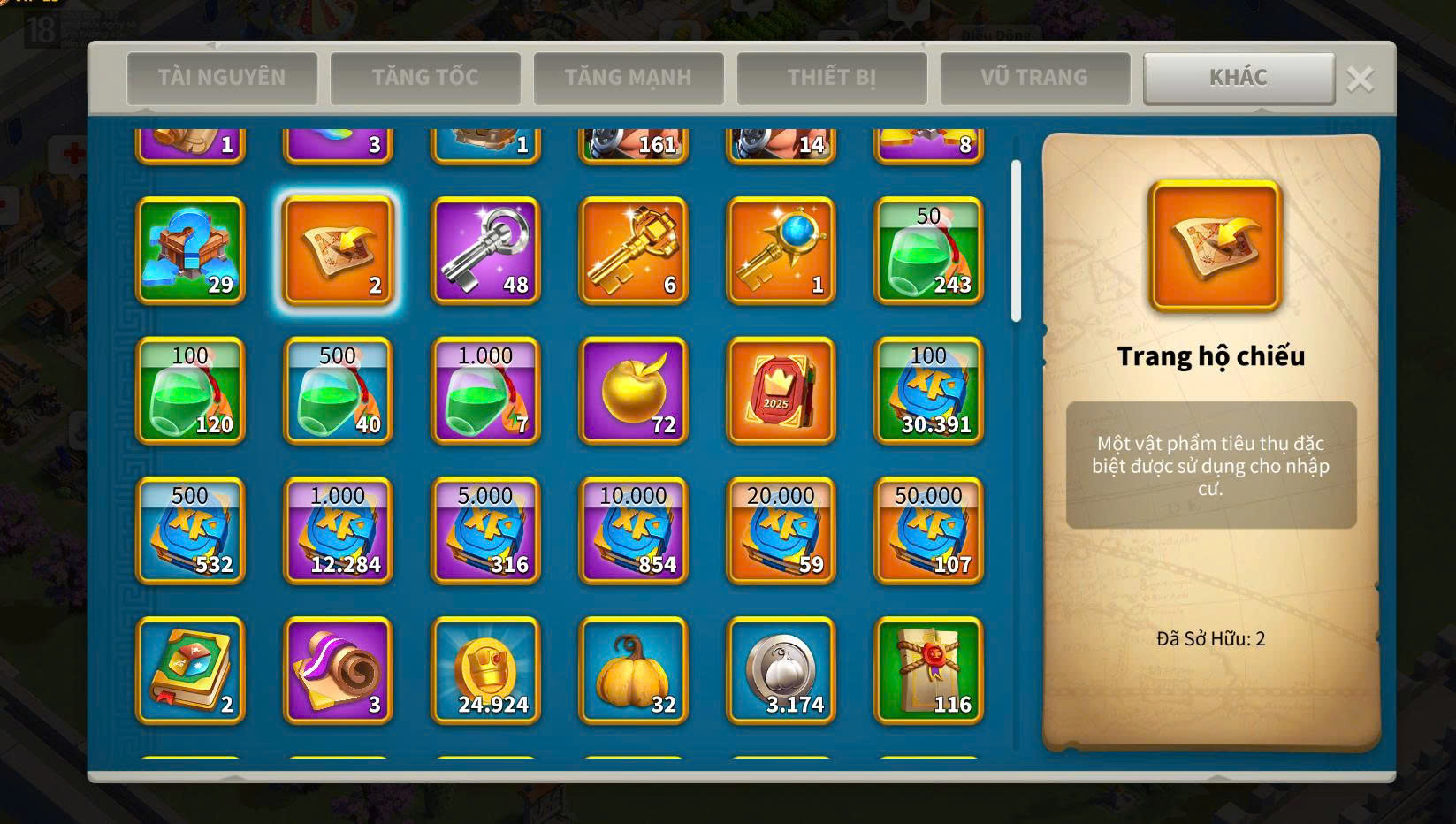Switch to the Tài Nguyên tab
This screenshot has height=824, width=1456.
(222, 78)
